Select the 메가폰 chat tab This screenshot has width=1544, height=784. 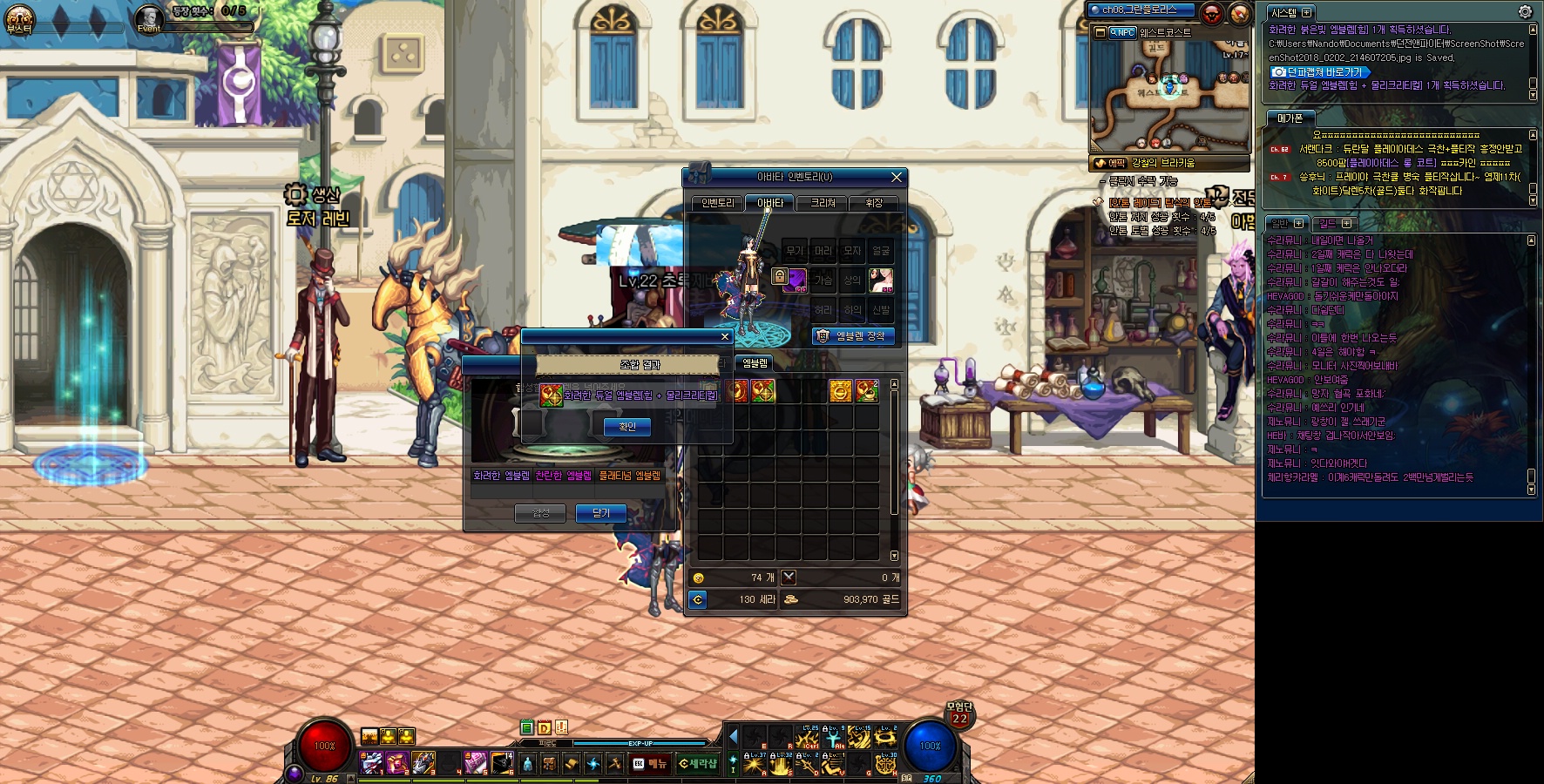[x=1289, y=118]
